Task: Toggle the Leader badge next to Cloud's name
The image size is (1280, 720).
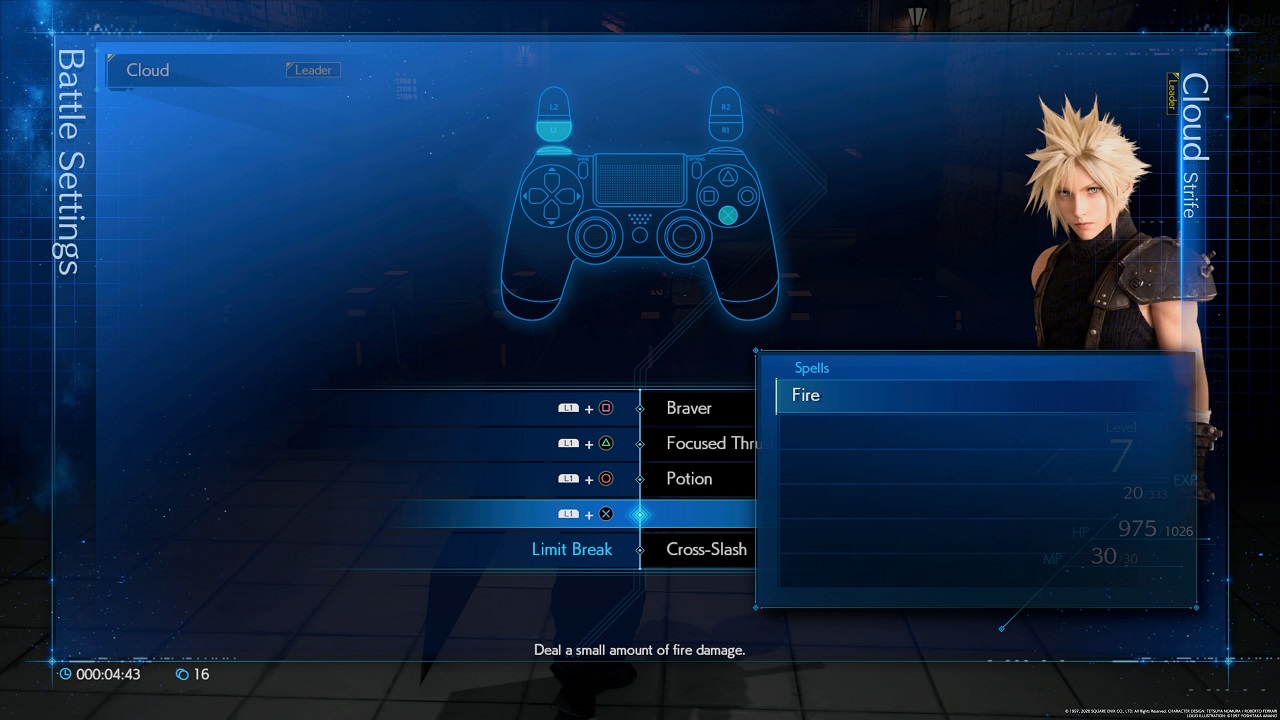Action: click(x=312, y=70)
